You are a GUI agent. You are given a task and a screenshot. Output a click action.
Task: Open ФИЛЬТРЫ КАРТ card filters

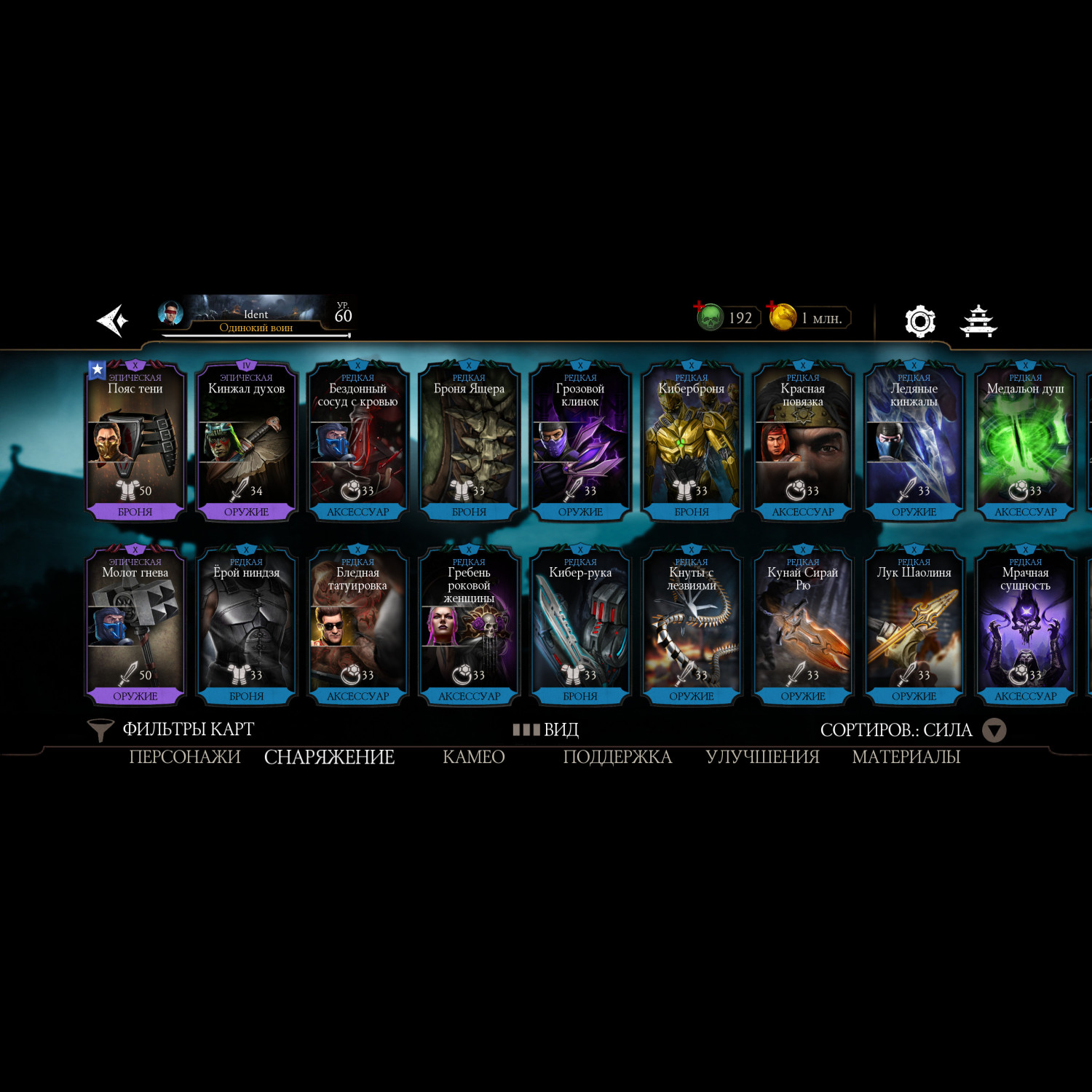click(x=172, y=729)
